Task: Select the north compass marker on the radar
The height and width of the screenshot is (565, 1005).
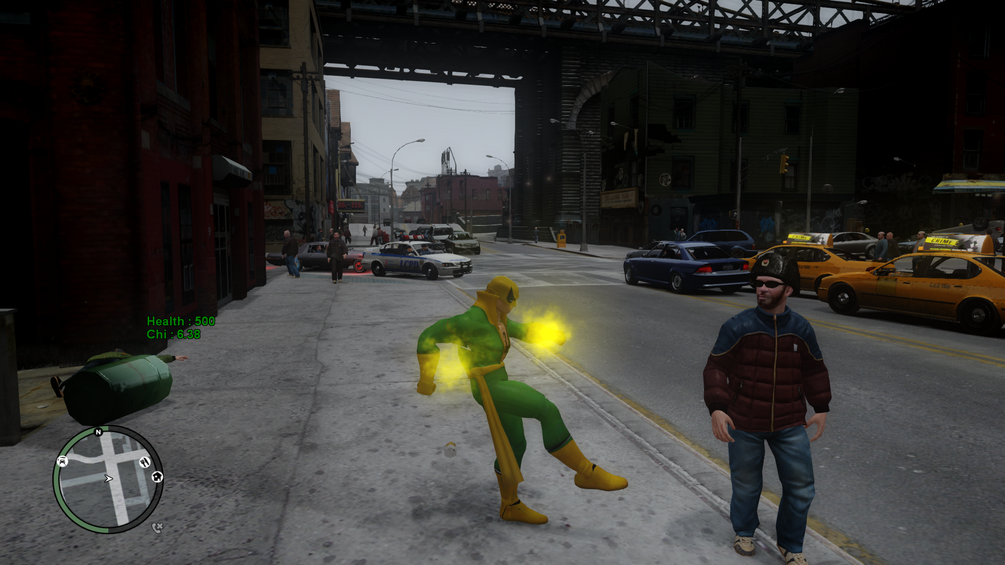Action: [x=98, y=432]
